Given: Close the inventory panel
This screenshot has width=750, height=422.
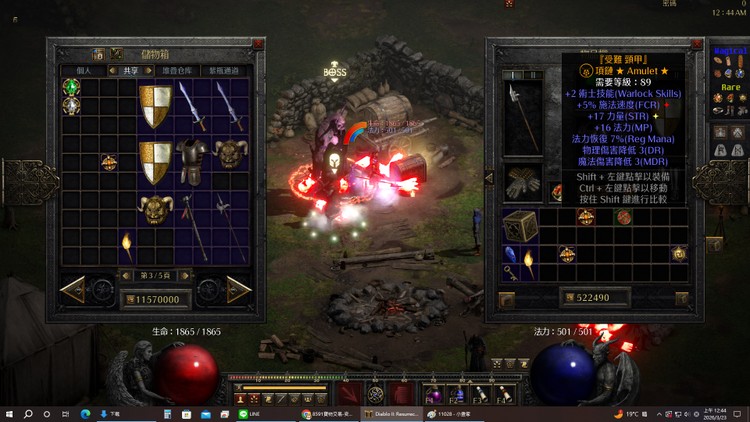Looking at the screenshot, I should pyautogui.click(x=696, y=44).
